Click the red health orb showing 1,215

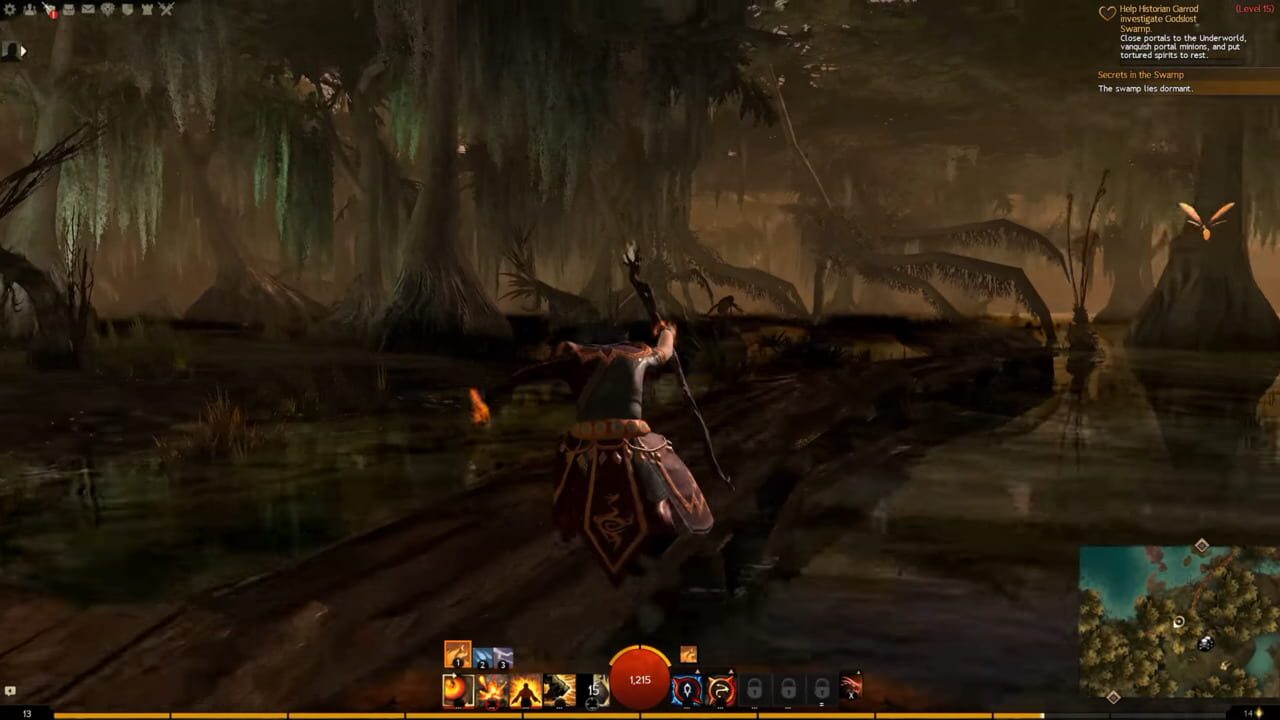tap(639, 680)
